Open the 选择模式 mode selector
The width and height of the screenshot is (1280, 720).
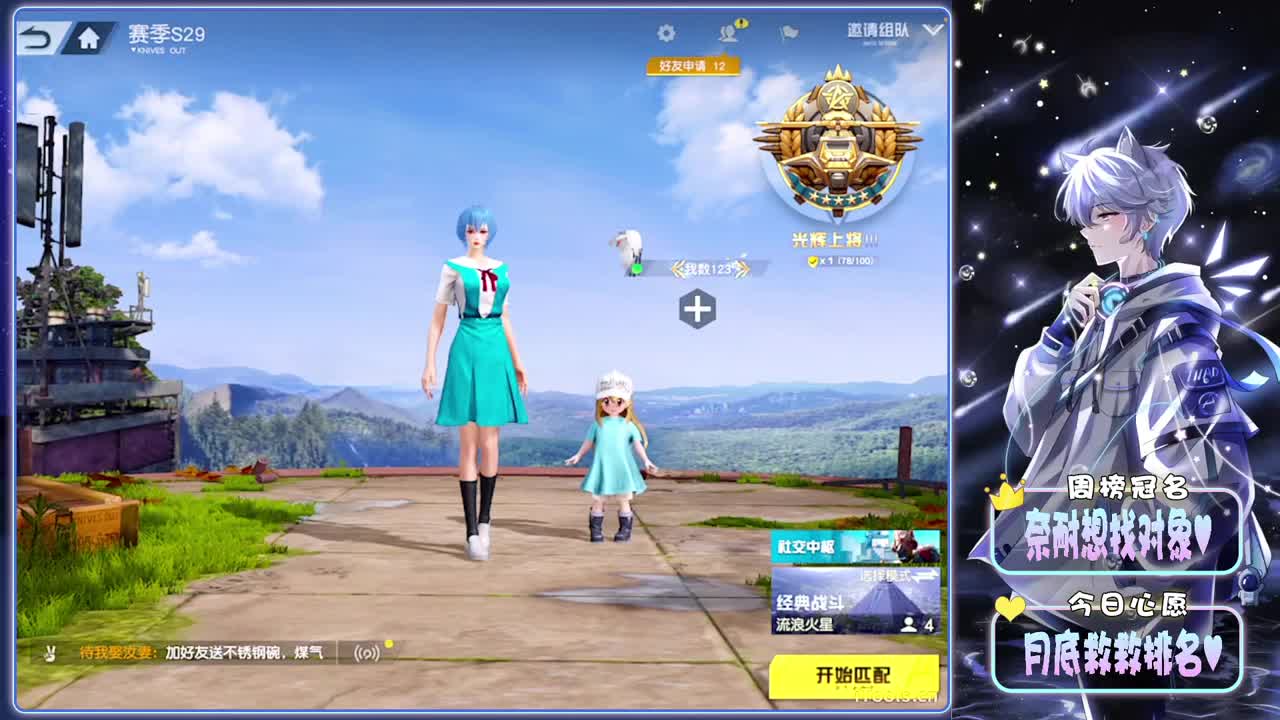pos(889,577)
